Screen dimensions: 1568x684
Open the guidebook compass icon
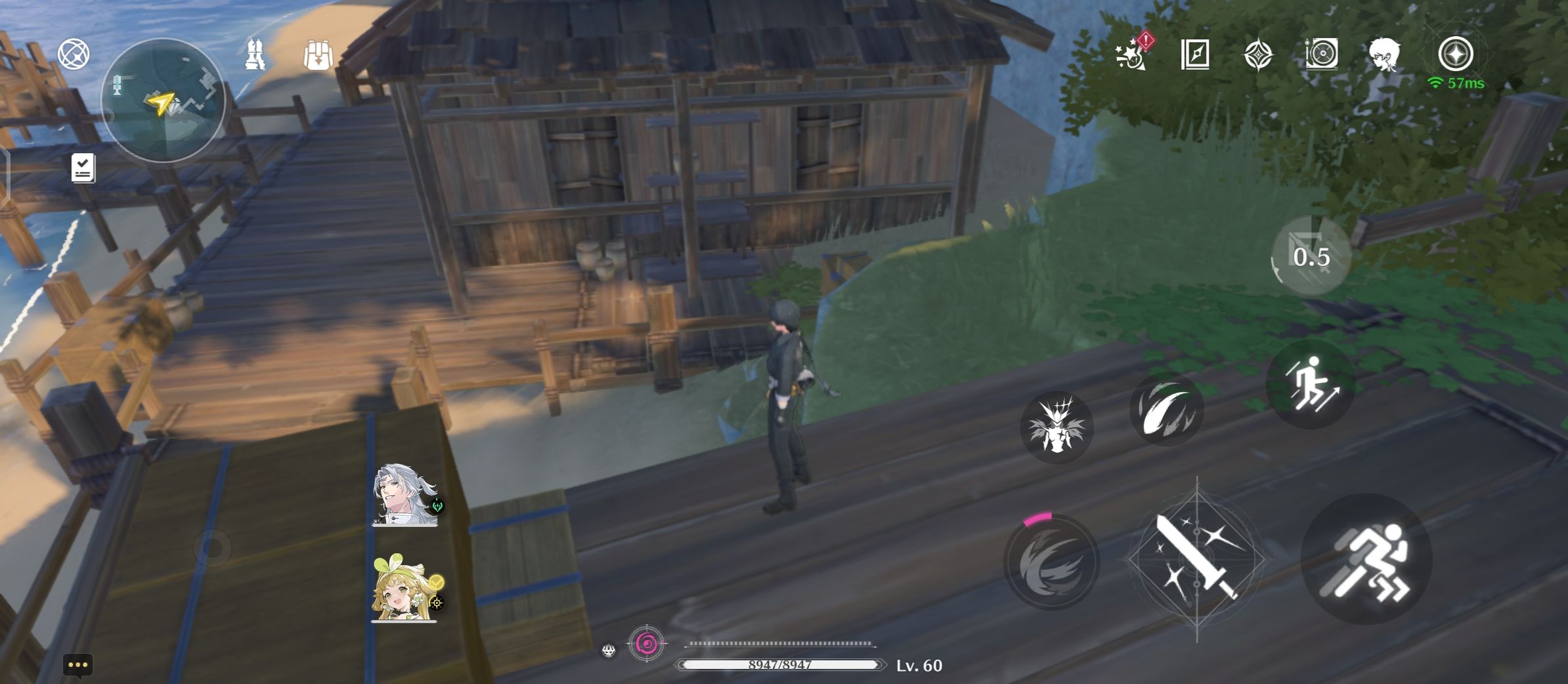pos(1195,54)
